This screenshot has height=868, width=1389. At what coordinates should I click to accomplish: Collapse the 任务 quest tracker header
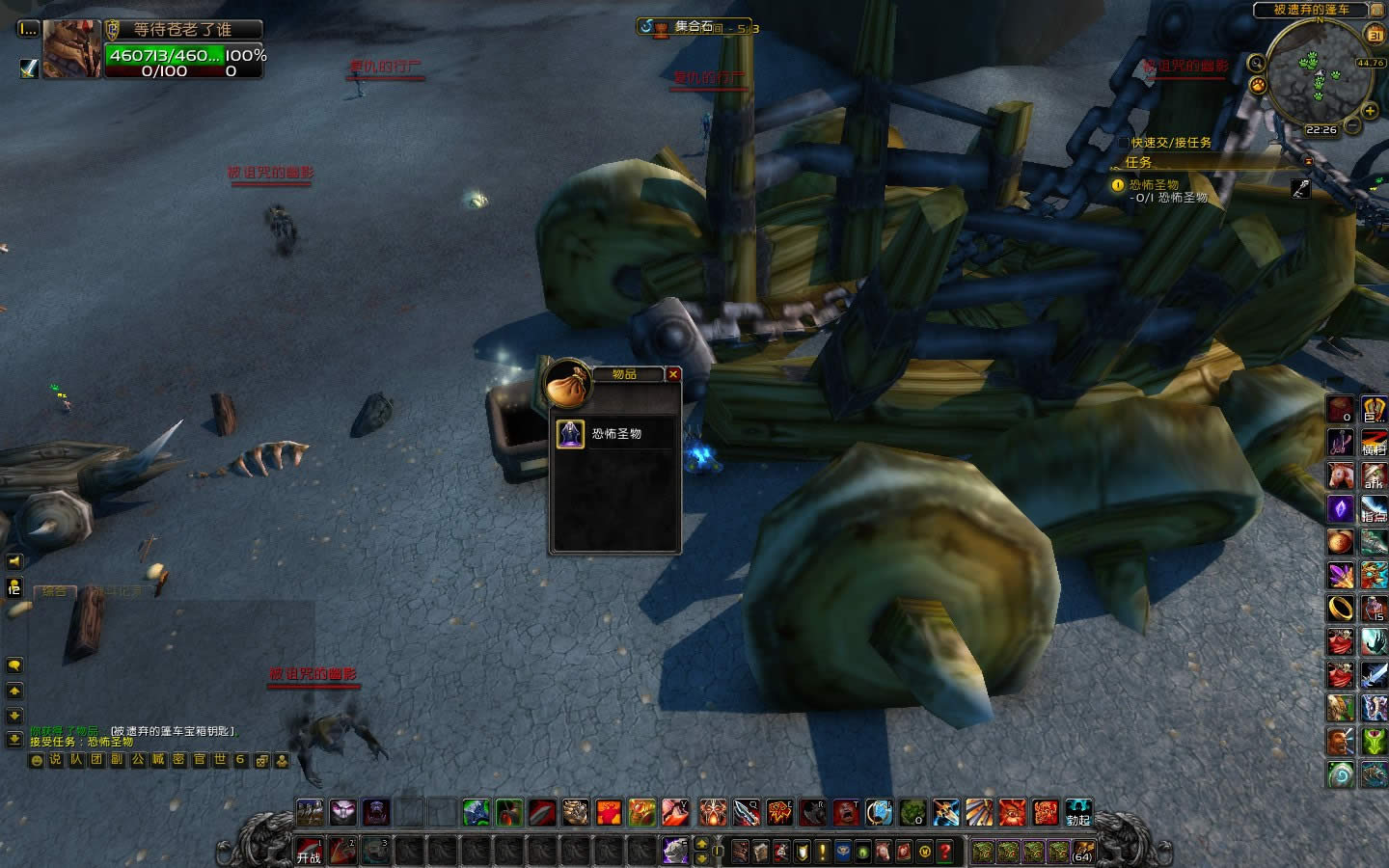coord(1309,162)
